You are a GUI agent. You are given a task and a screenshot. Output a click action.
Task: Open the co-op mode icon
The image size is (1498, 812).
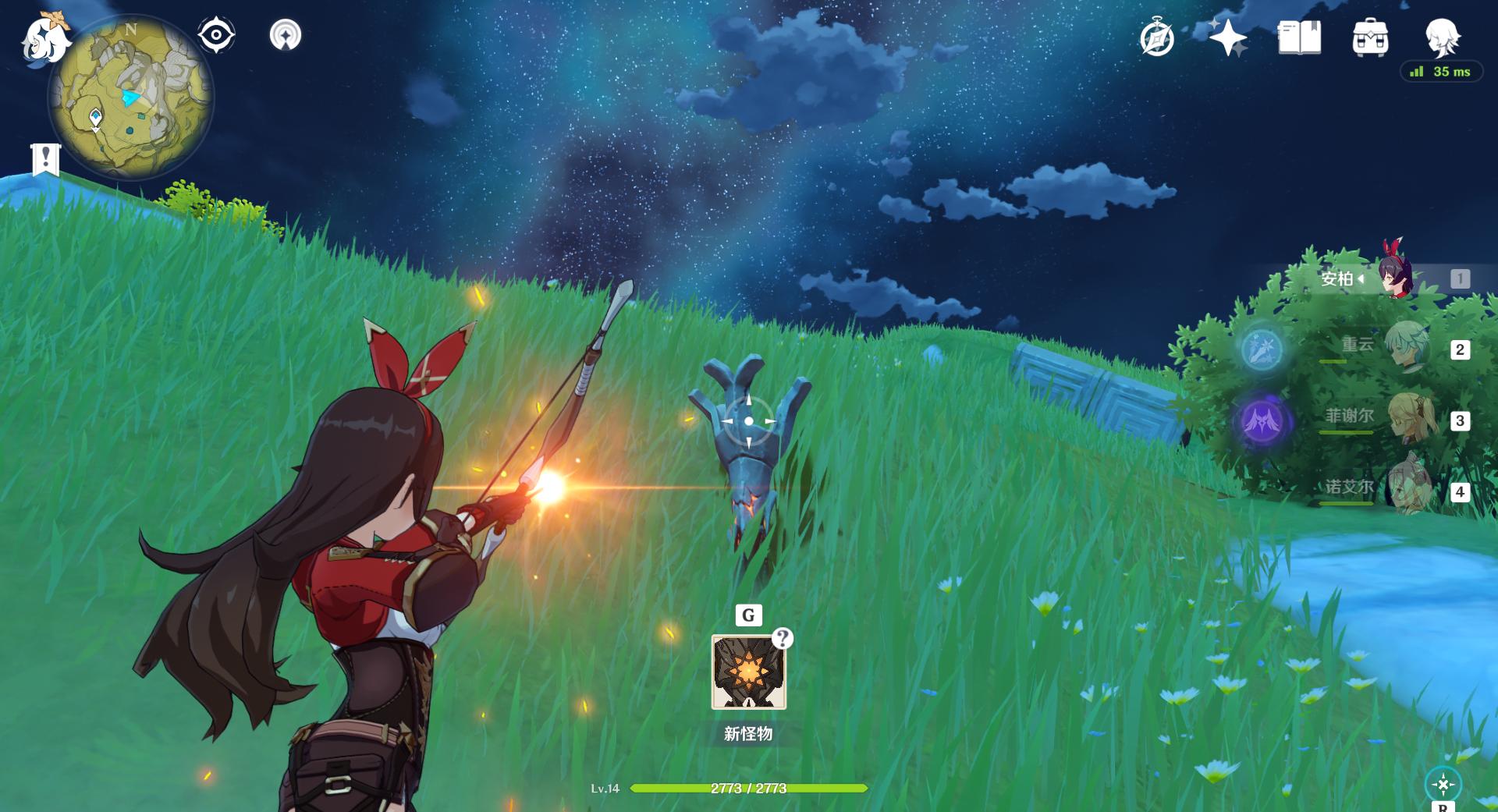285,35
